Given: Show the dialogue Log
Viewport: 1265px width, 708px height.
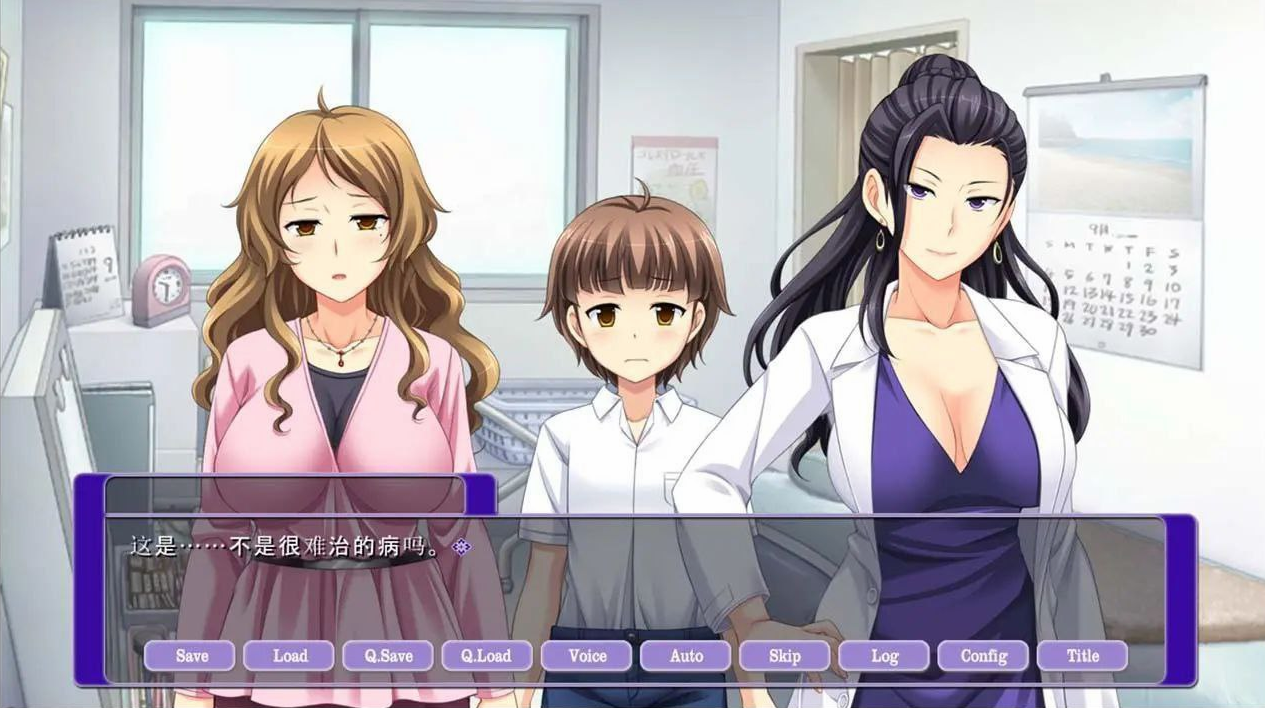Looking at the screenshot, I should click(x=884, y=656).
